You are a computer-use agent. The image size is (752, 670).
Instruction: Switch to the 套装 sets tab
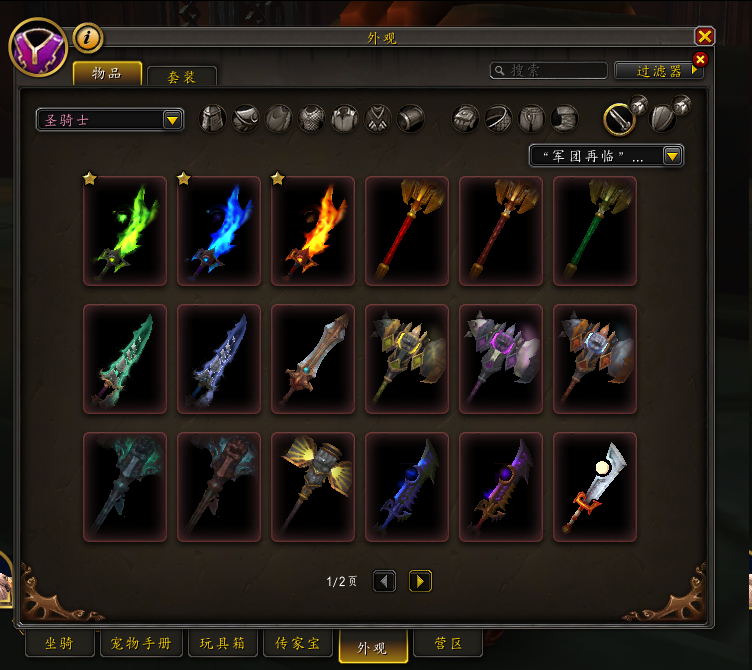pyautogui.click(x=181, y=76)
